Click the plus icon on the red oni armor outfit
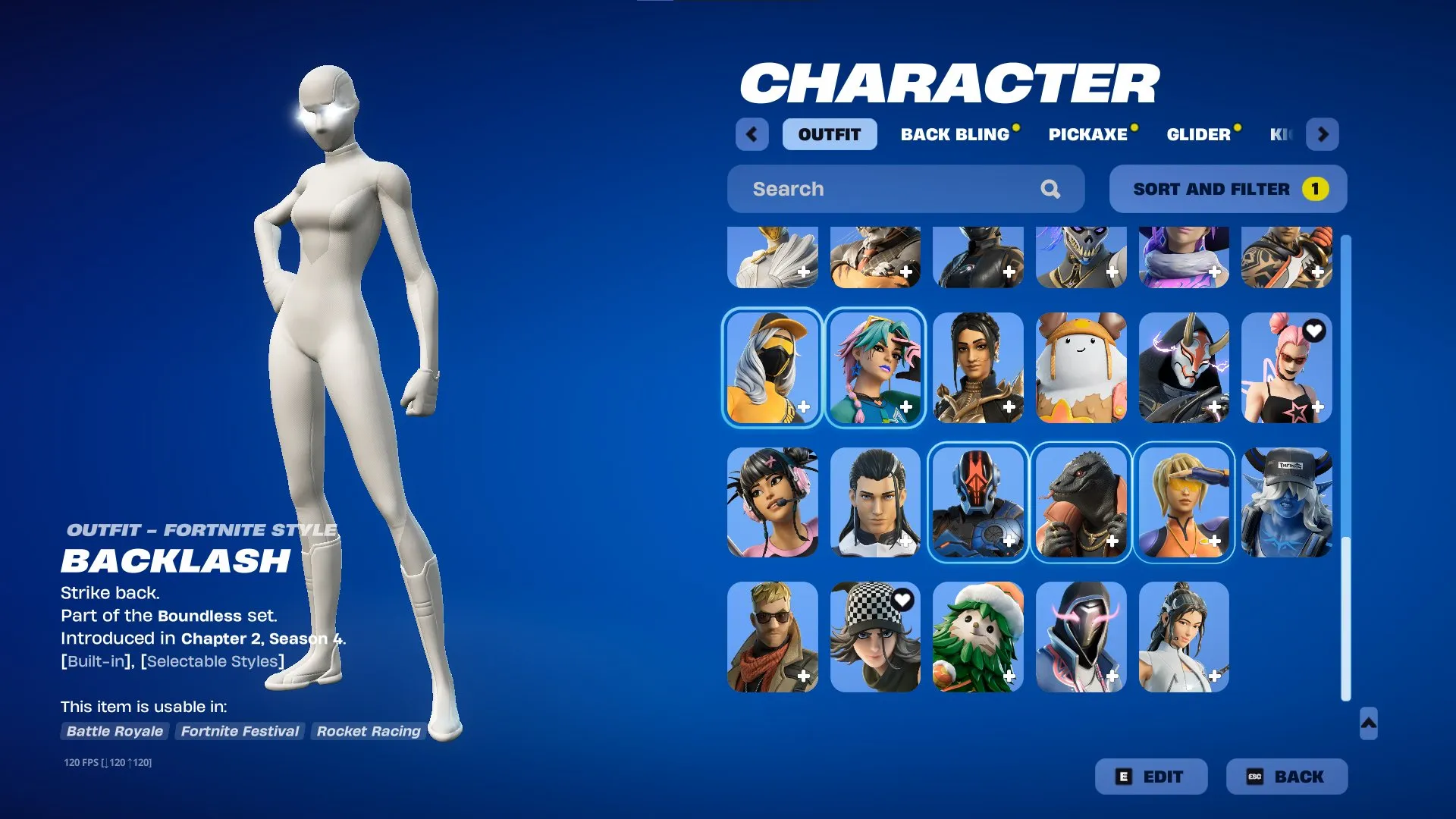Screen dimensions: 1456x819 [1215, 408]
